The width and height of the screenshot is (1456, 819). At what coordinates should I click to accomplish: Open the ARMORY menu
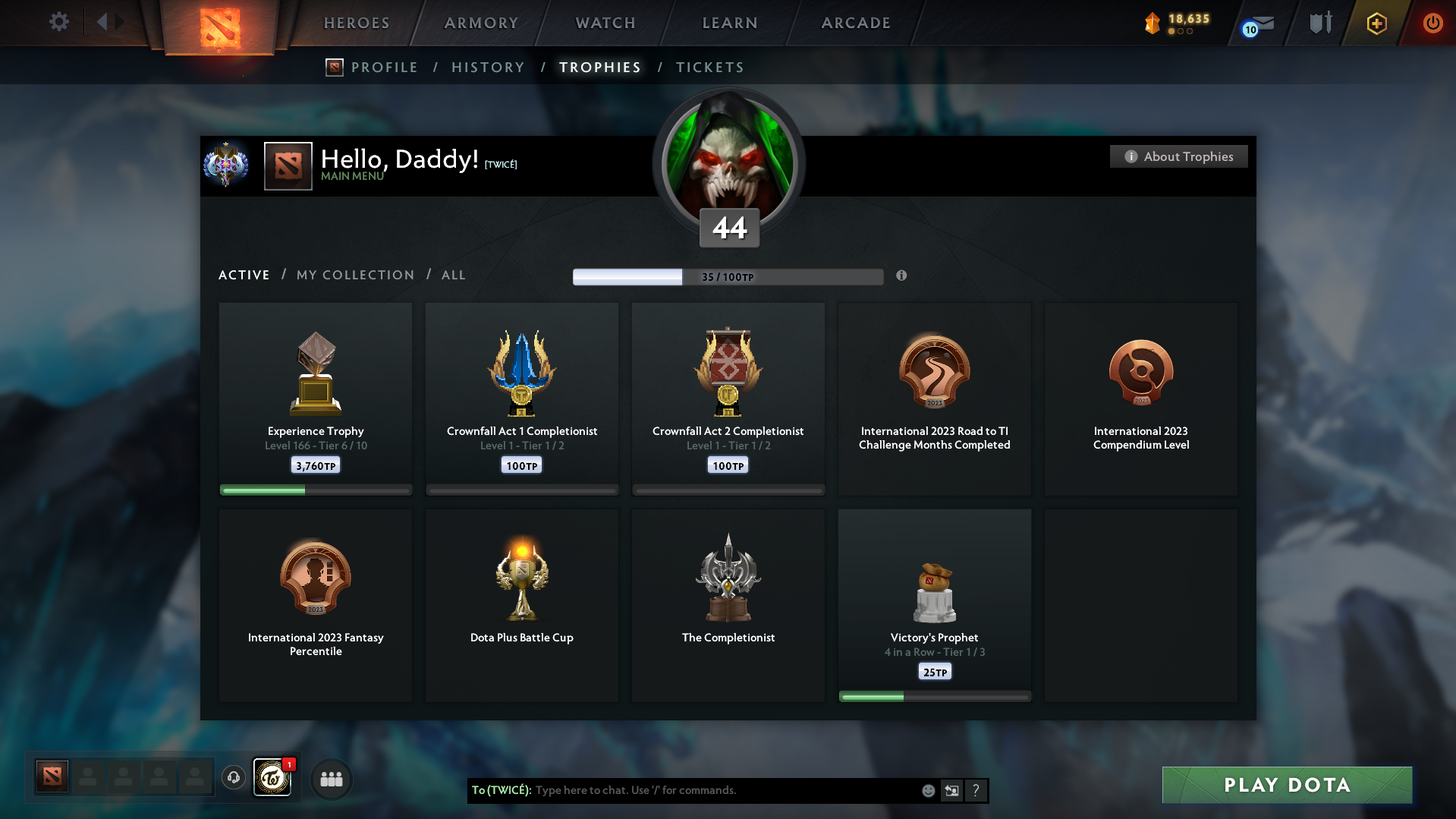483,23
